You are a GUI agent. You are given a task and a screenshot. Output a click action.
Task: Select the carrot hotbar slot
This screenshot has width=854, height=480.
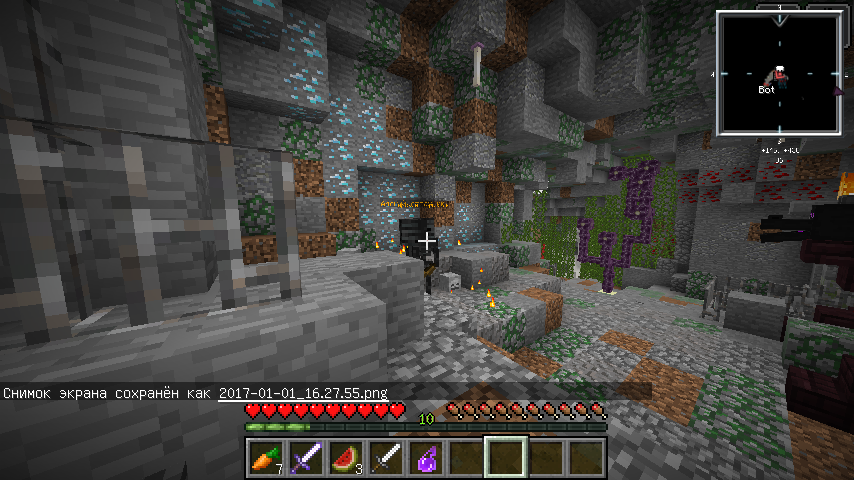point(265,457)
